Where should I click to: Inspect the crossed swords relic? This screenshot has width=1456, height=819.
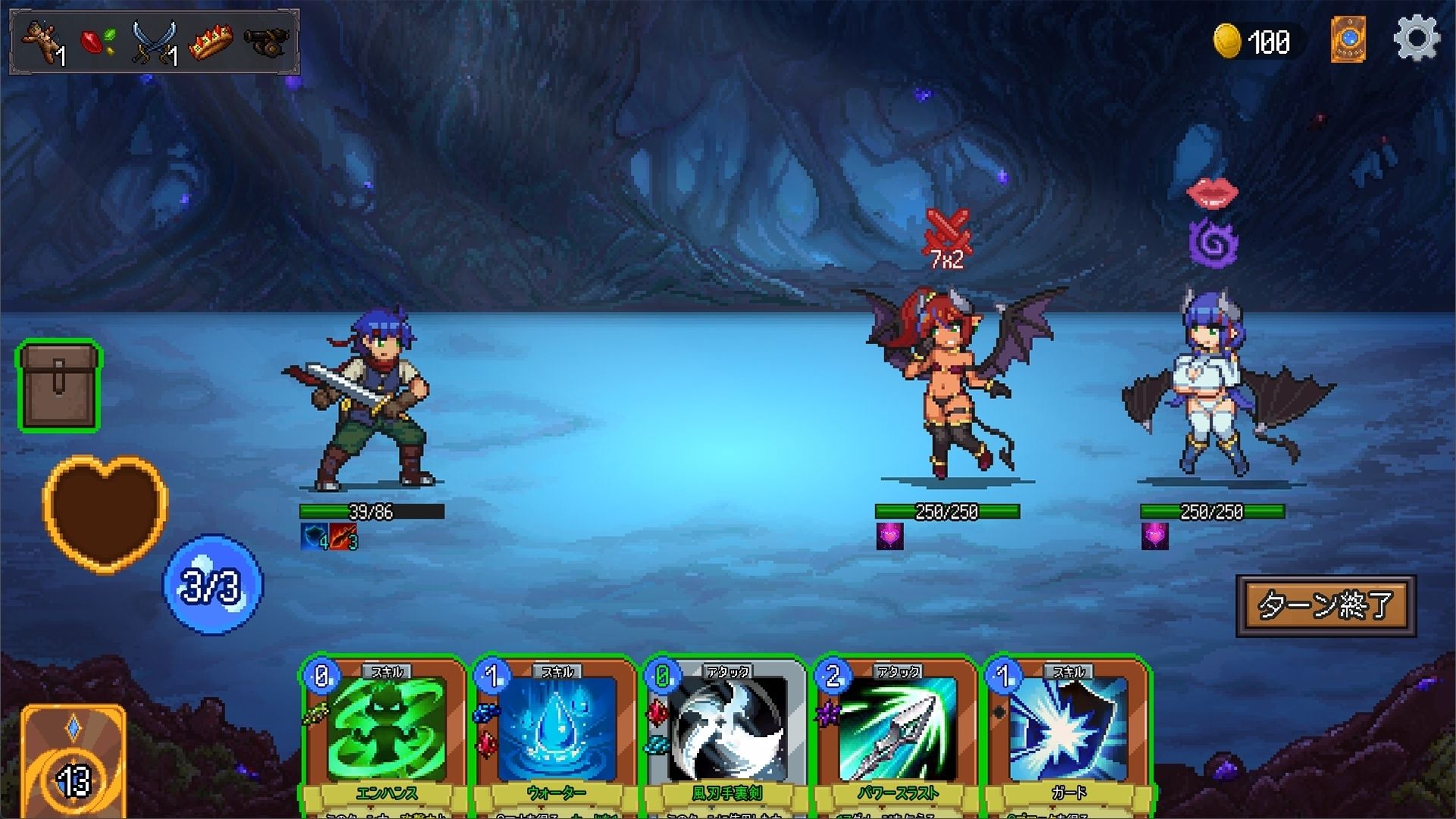(154, 42)
